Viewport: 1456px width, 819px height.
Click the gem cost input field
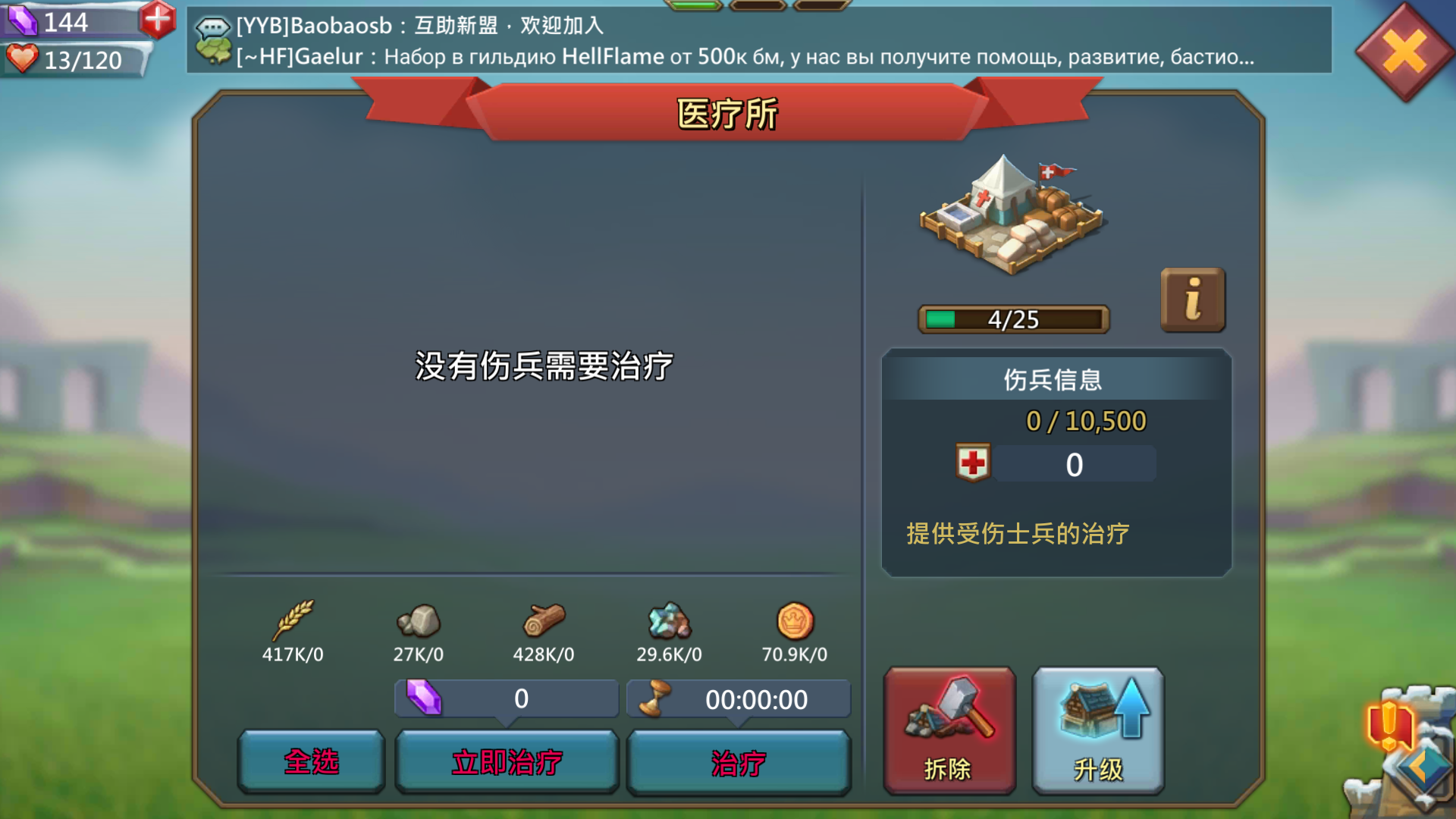tap(504, 699)
